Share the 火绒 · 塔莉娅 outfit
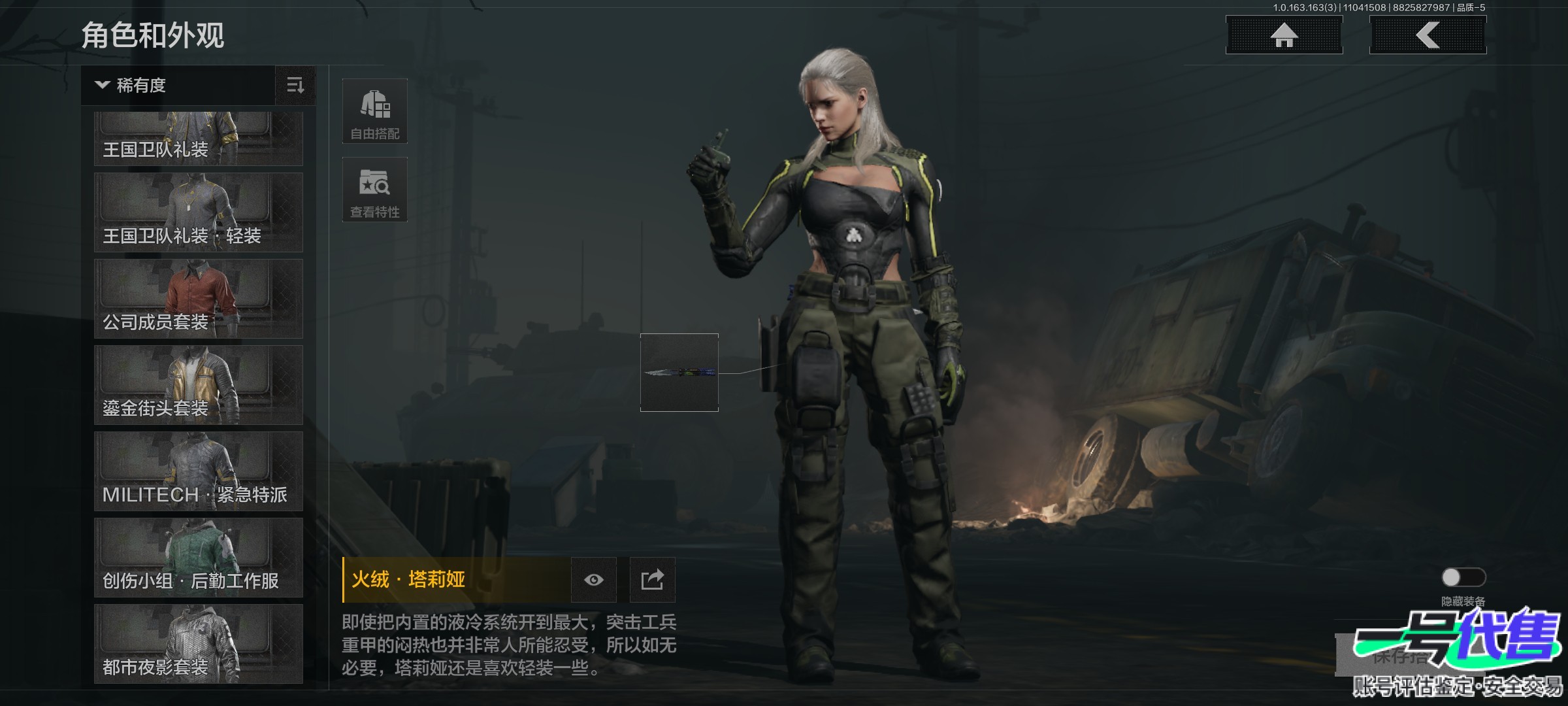 point(652,580)
